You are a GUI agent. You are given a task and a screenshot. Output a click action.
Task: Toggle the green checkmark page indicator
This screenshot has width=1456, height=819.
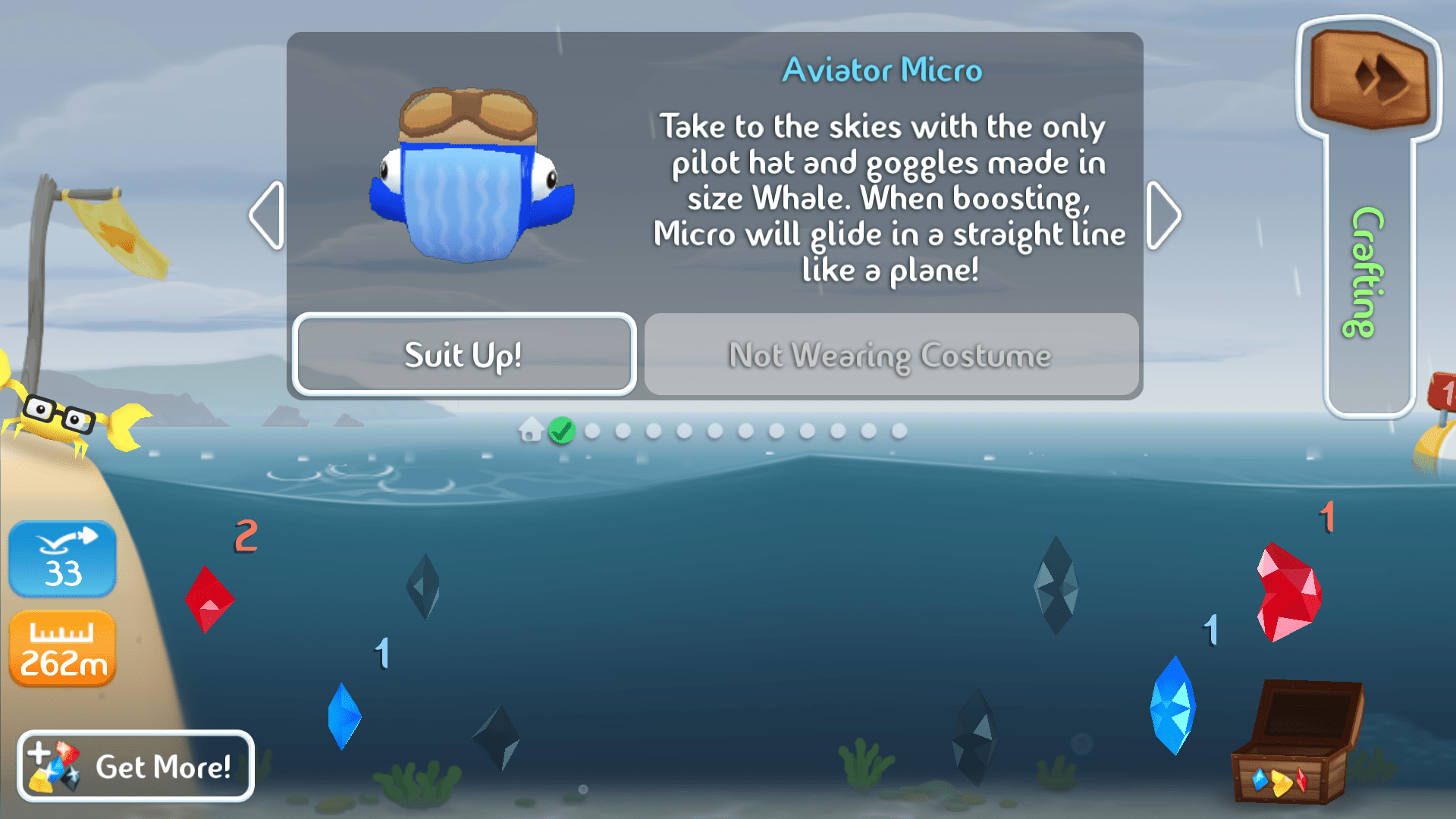tap(561, 431)
